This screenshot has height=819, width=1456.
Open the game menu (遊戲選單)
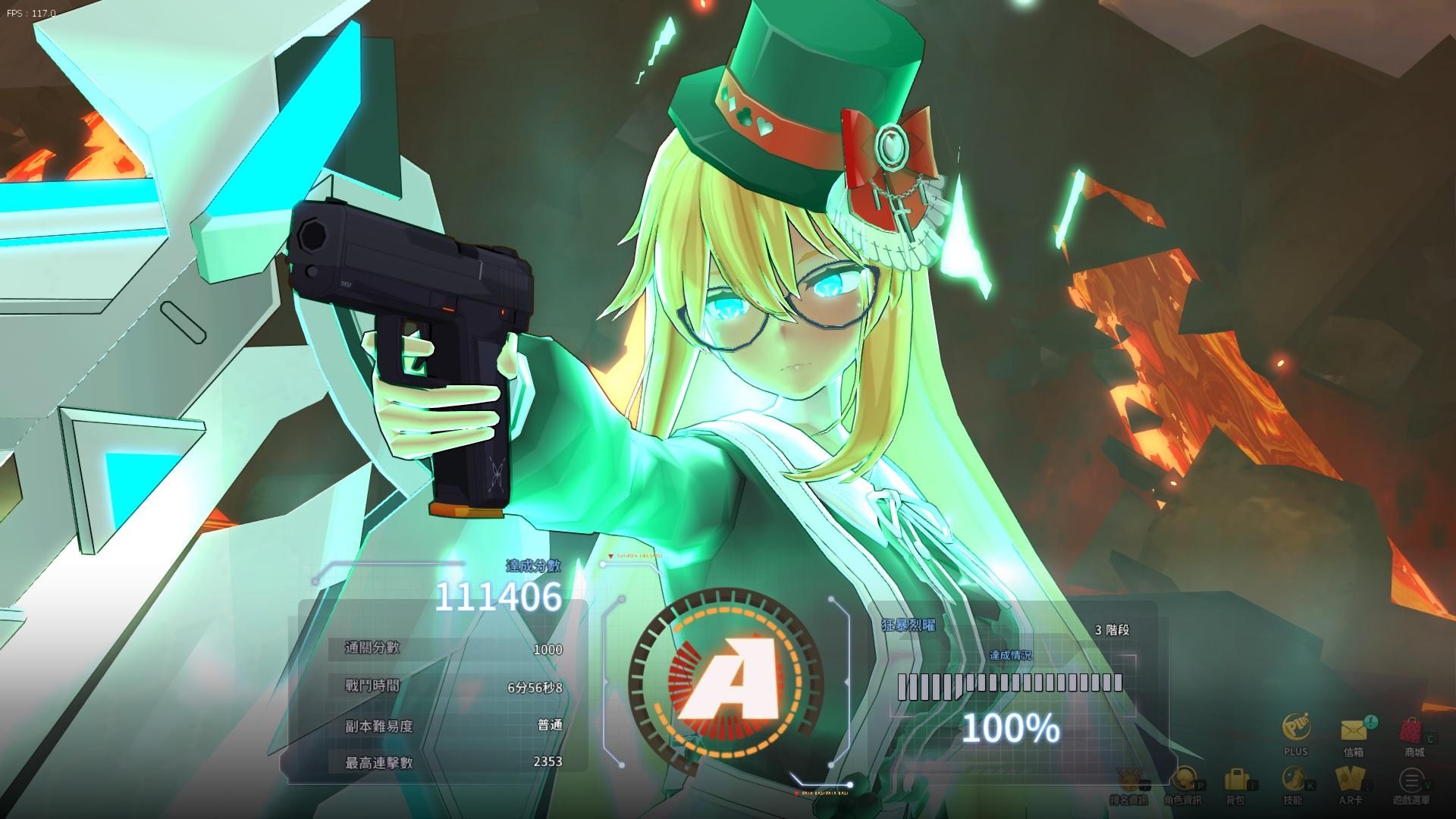click(x=1410, y=779)
